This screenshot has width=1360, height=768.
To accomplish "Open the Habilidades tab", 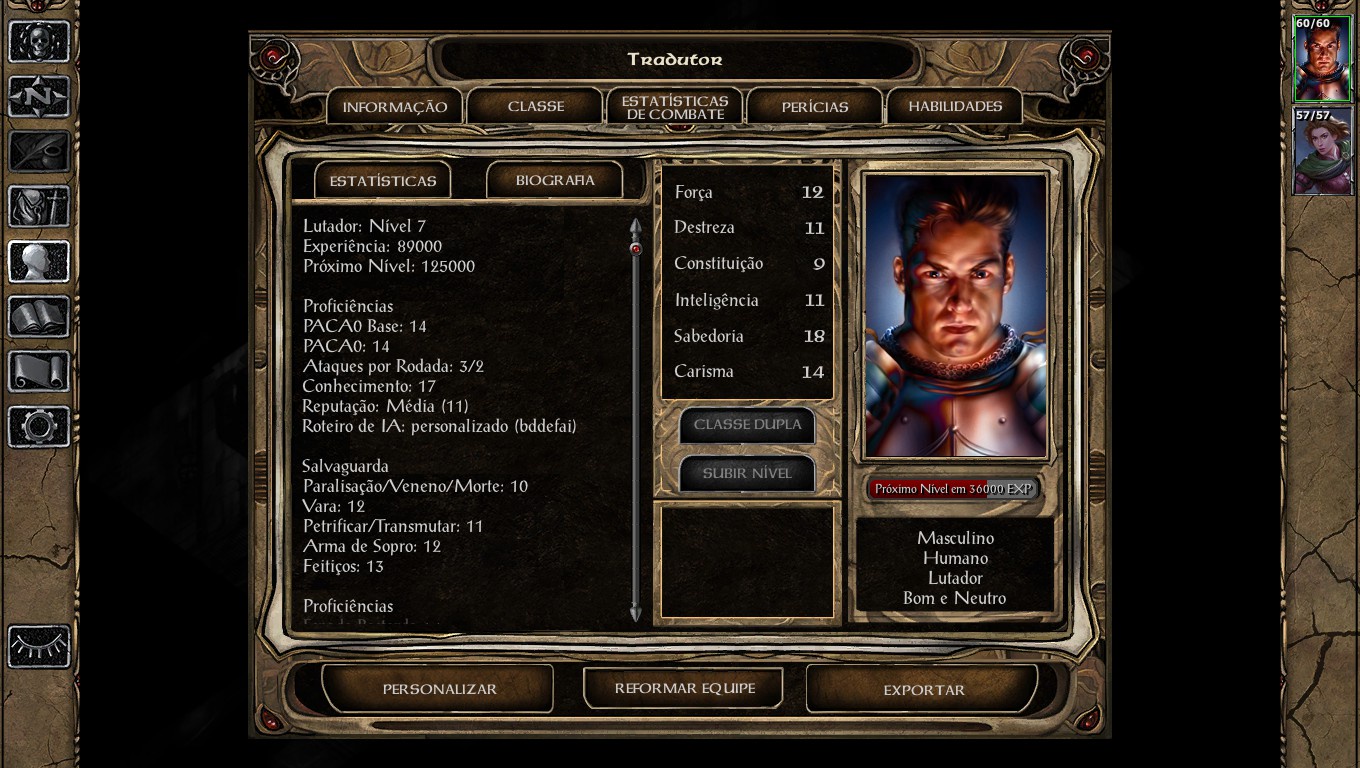I will pos(955,106).
